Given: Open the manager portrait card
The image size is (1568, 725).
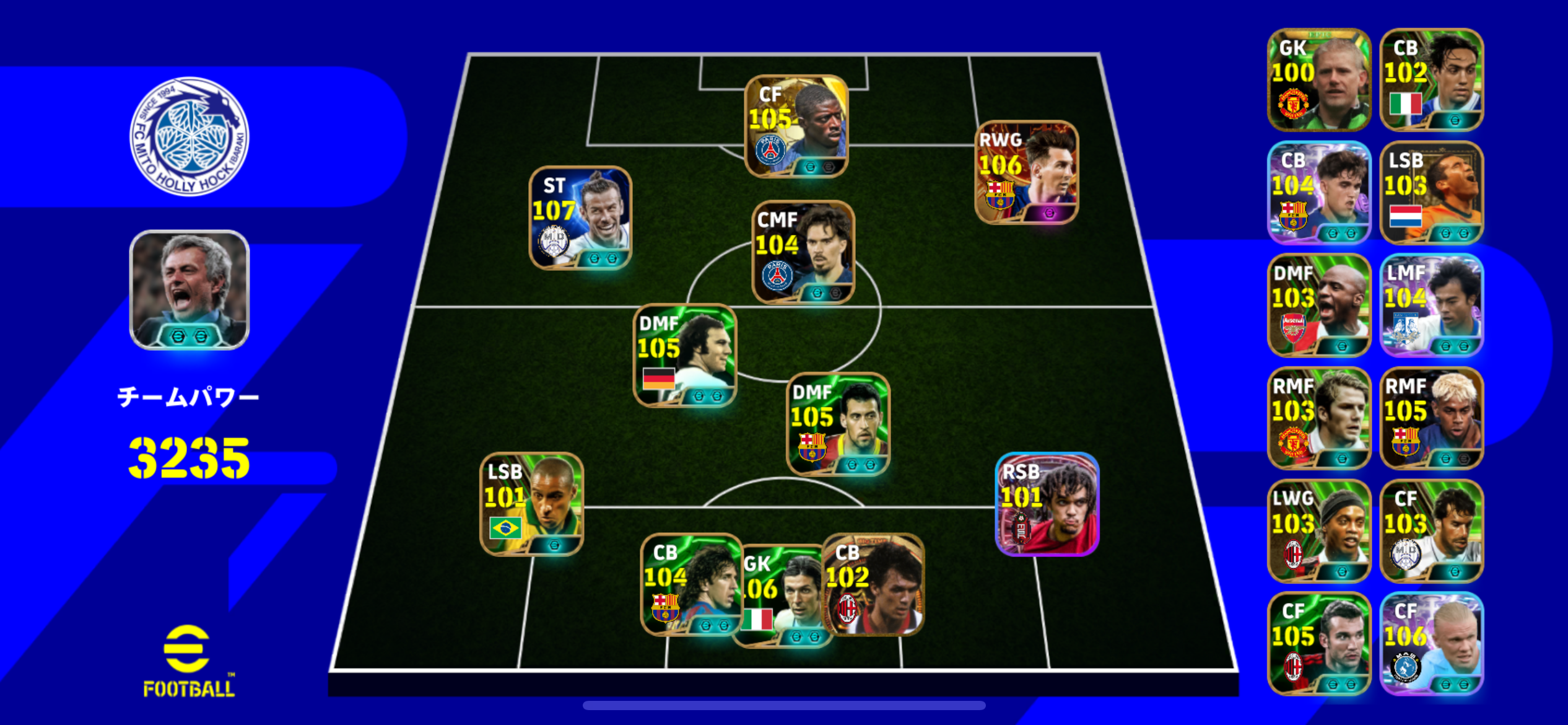Looking at the screenshot, I should tap(189, 290).
